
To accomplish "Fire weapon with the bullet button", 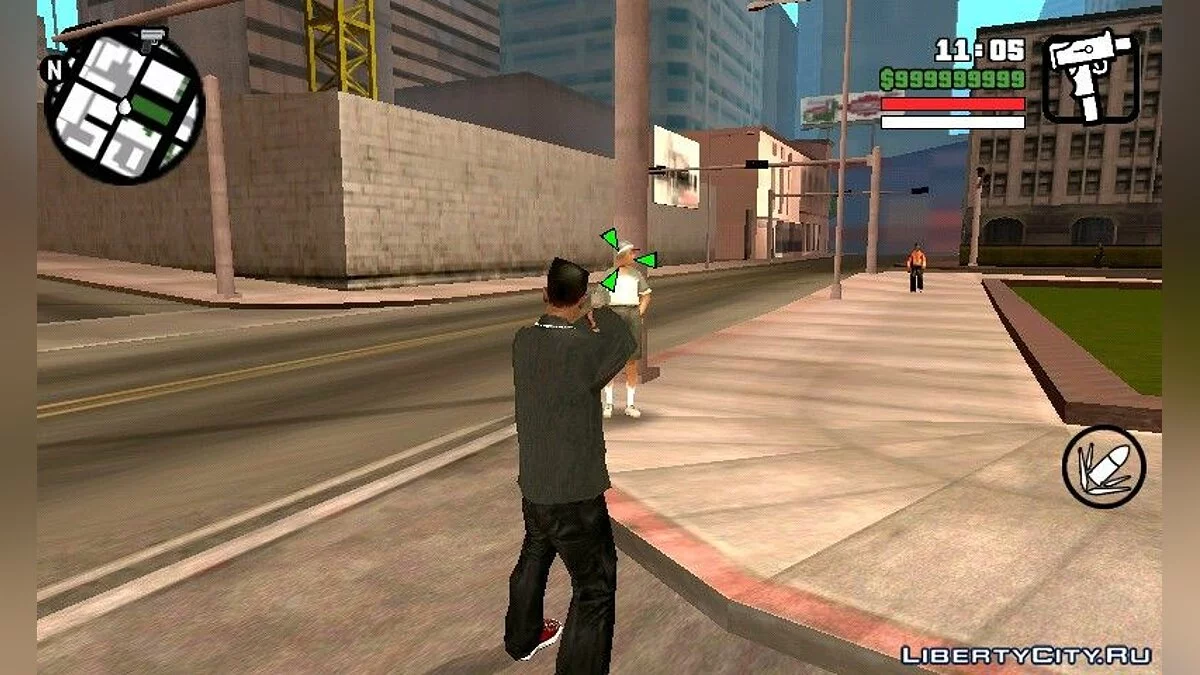I will [1103, 466].
